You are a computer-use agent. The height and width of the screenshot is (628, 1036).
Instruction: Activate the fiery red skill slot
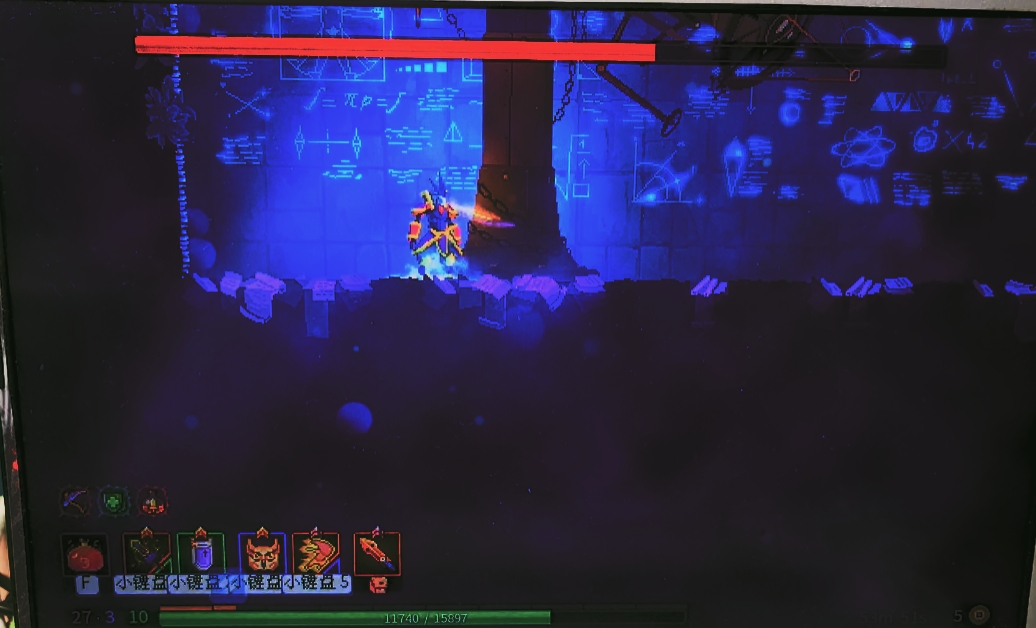[x=316, y=553]
